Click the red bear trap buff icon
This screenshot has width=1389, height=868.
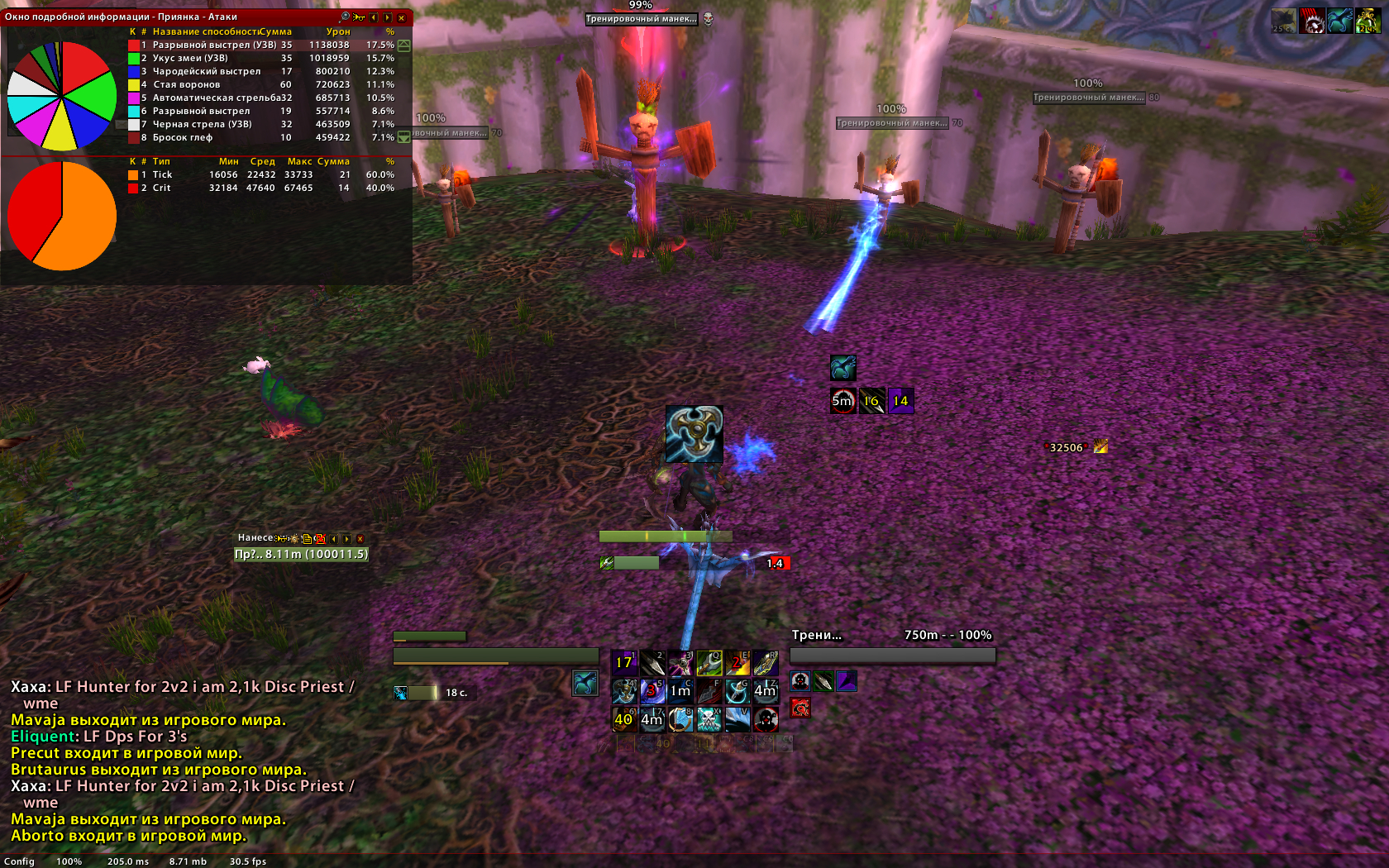[x=1312, y=21]
